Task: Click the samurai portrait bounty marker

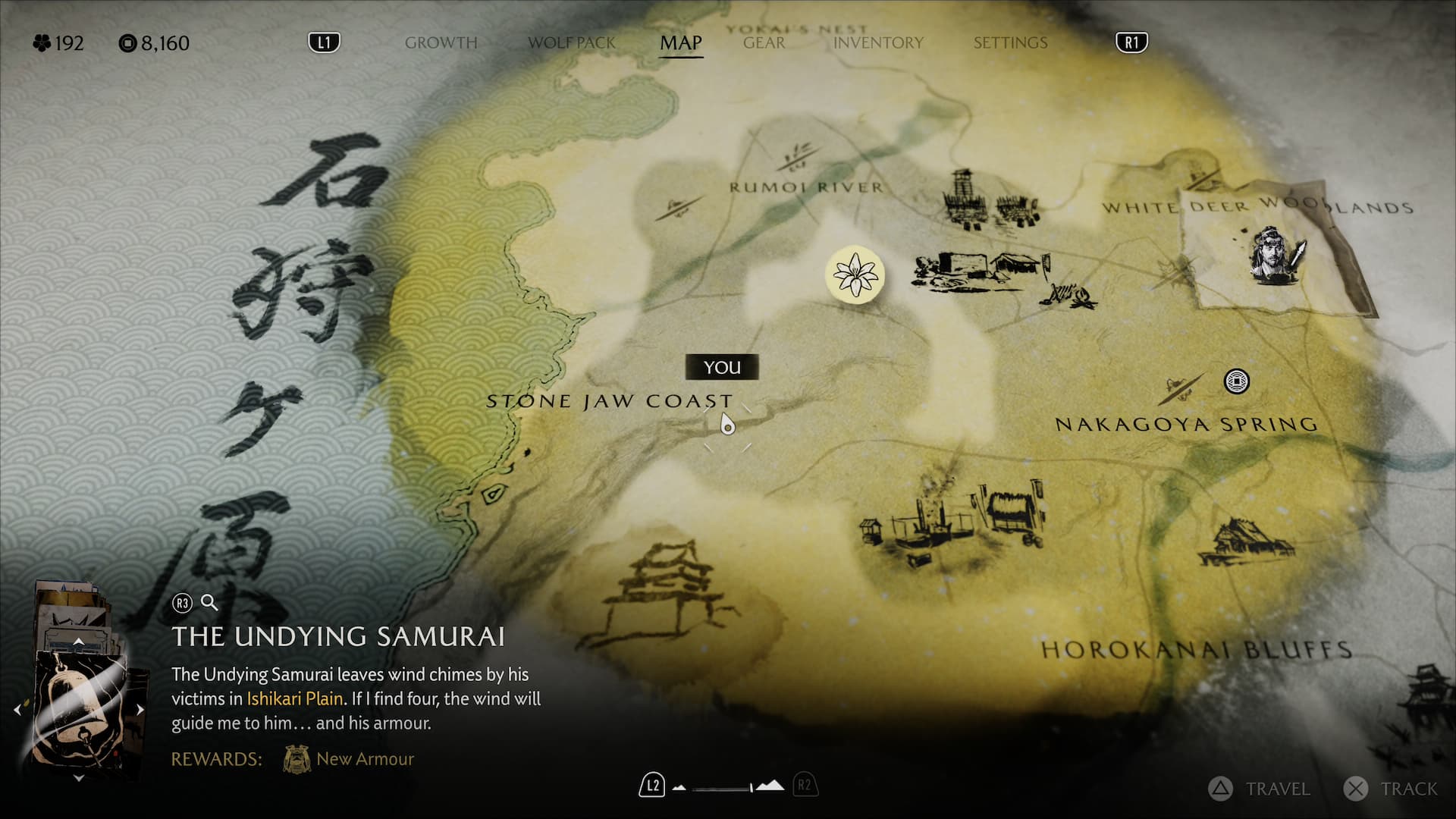Action: [1278, 255]
